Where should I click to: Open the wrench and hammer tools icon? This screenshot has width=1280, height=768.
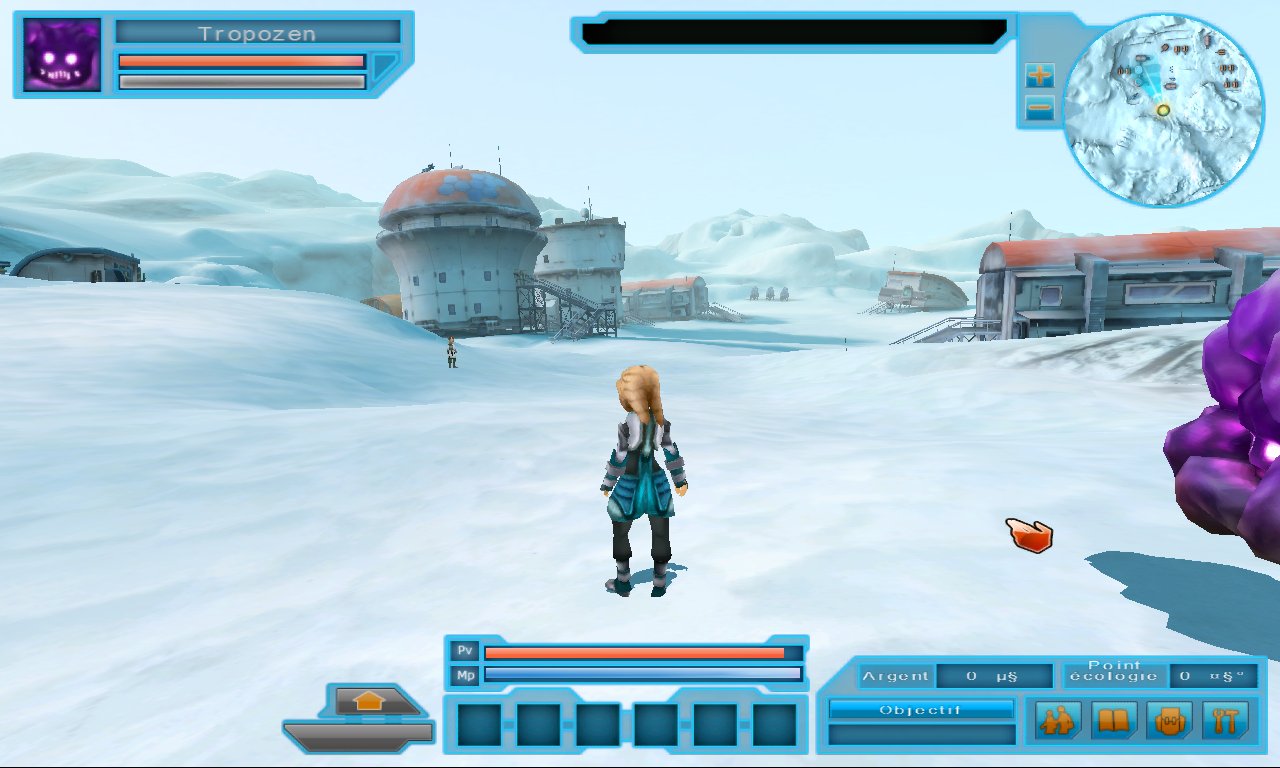(1225, 719)
